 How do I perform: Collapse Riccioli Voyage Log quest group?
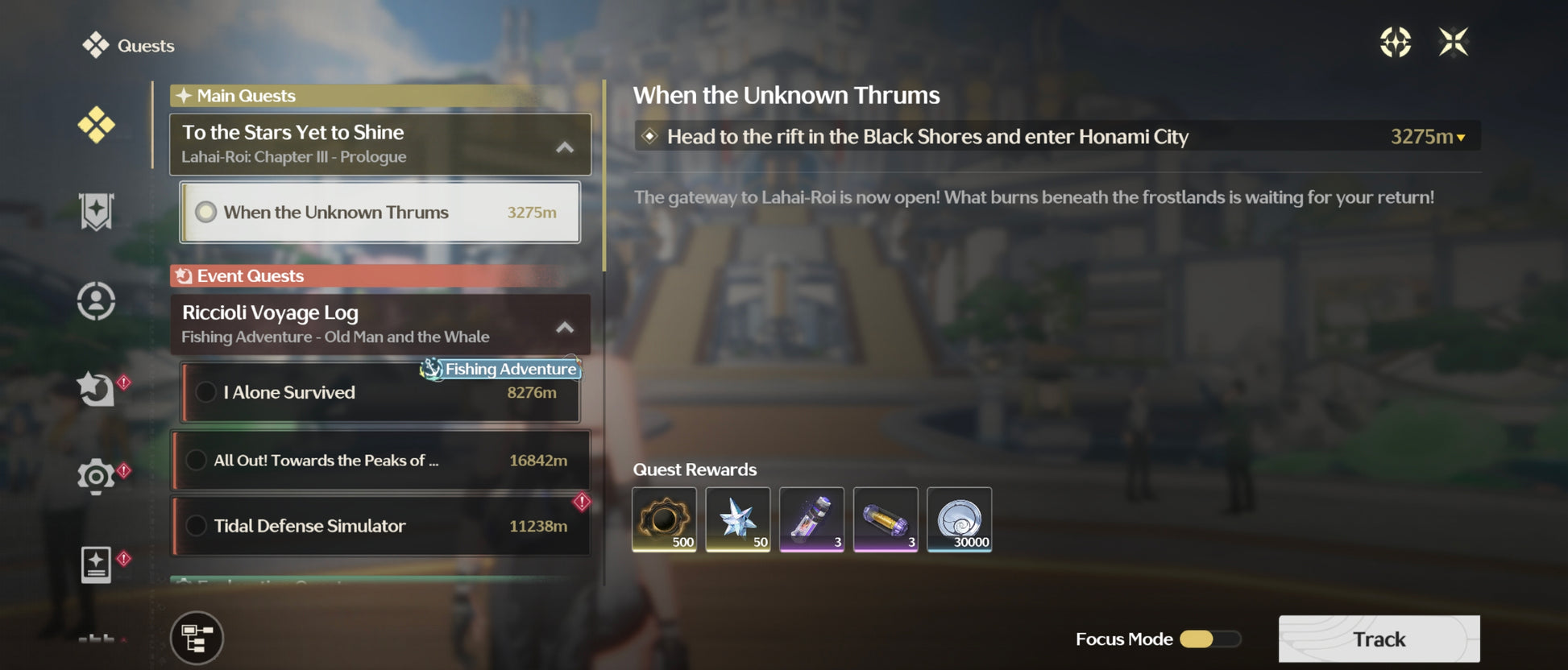(x=565, y=327)
